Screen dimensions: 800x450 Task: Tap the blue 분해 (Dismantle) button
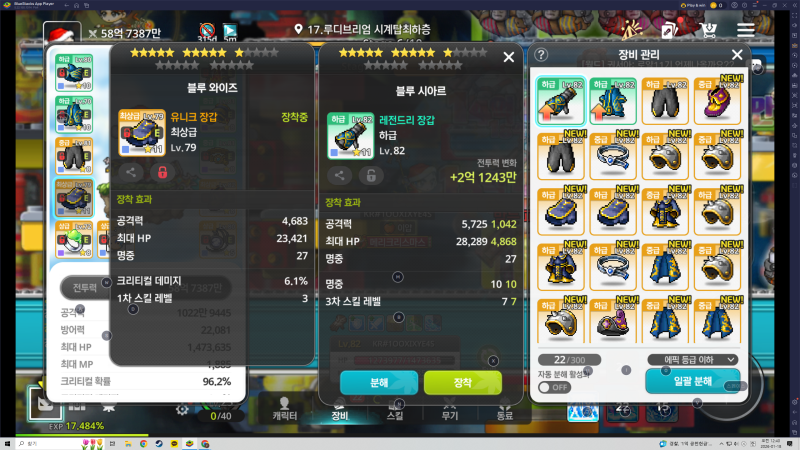[x=379, y=382]
